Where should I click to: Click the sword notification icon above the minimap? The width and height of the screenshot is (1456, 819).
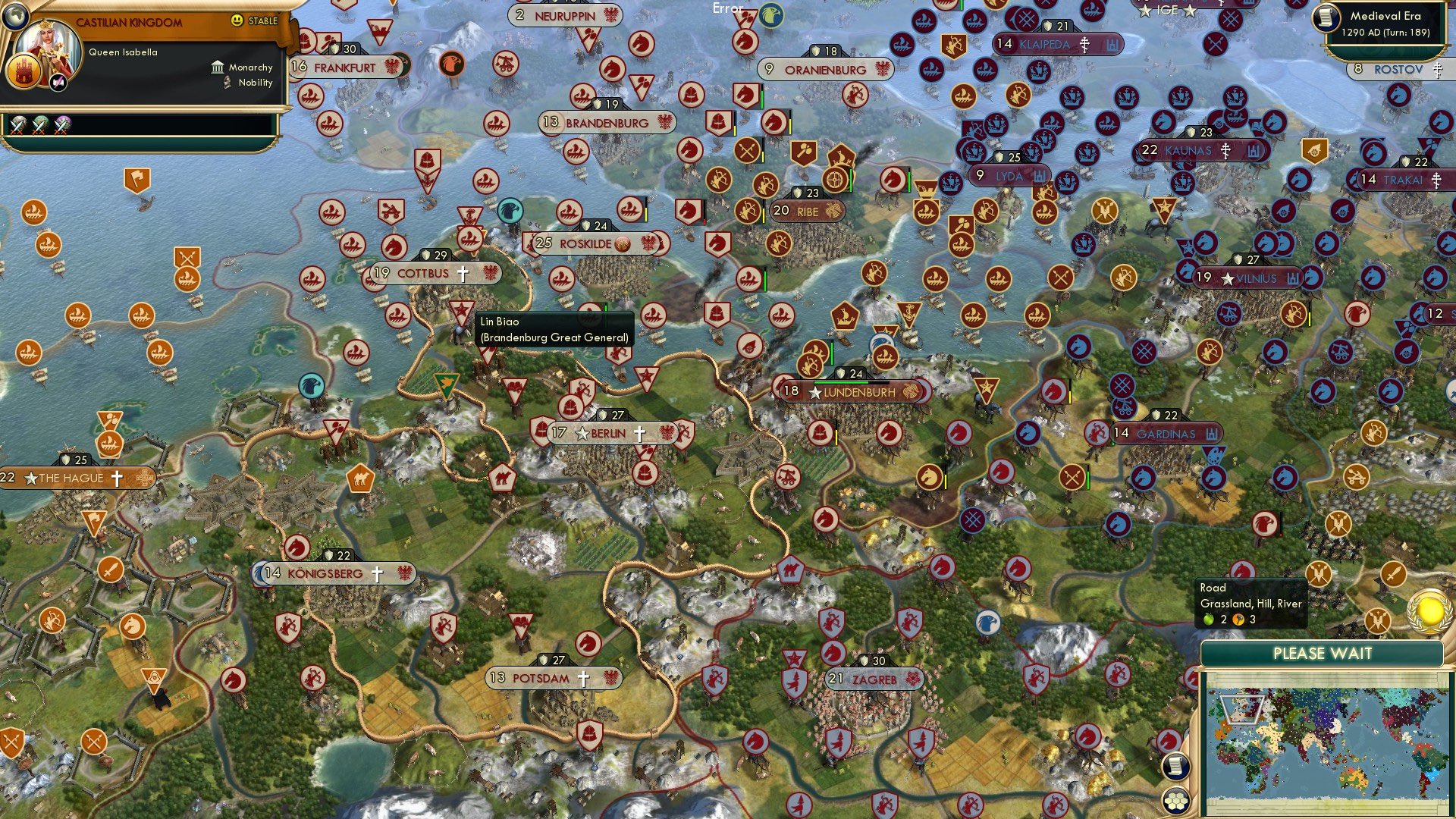tap(1394, 573)
